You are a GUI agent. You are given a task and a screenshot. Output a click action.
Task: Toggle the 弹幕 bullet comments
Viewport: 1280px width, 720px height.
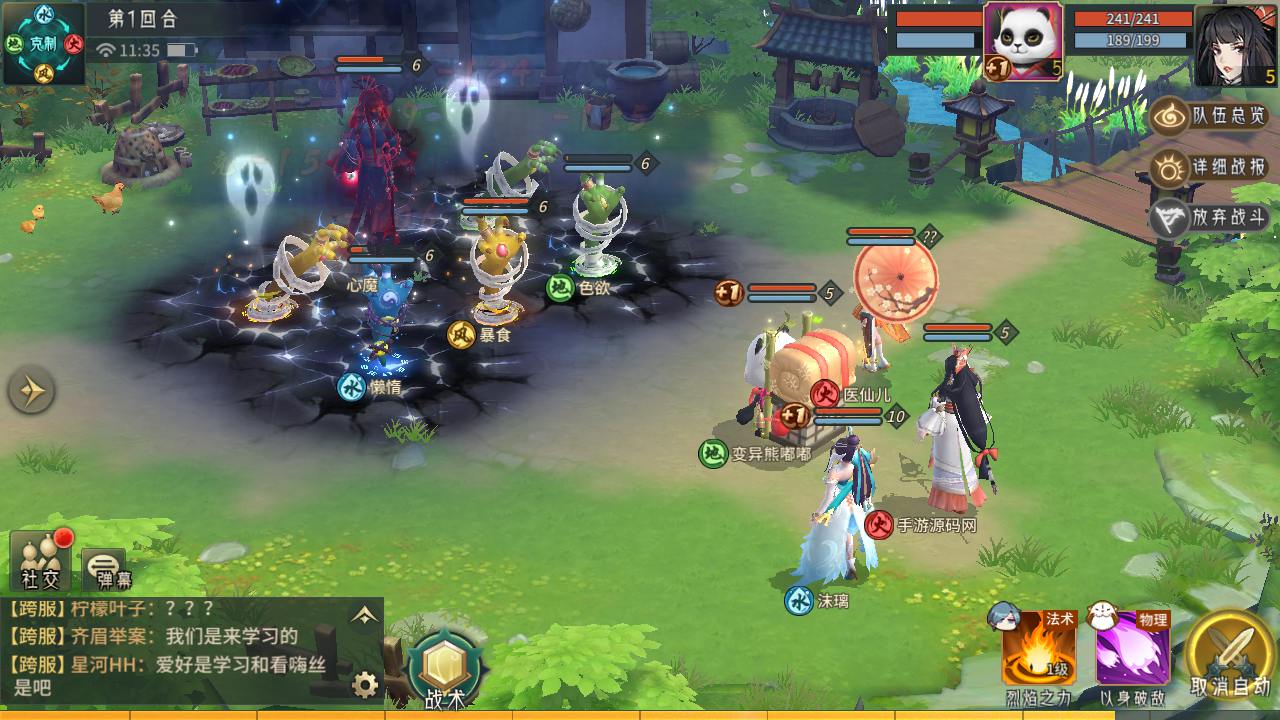click(x=106, y=569)
